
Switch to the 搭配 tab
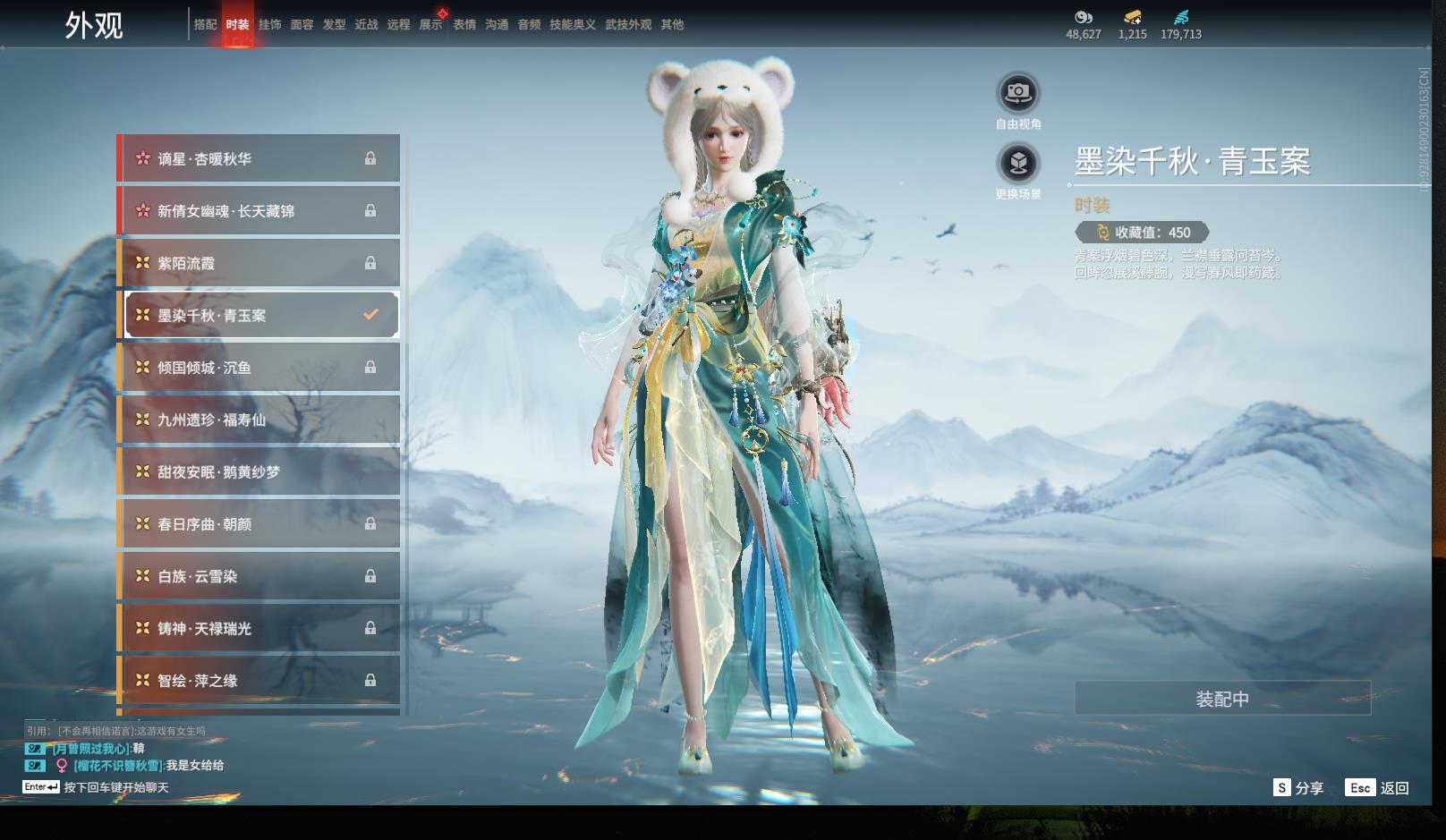pyautogui.click(x=205, y=25)
